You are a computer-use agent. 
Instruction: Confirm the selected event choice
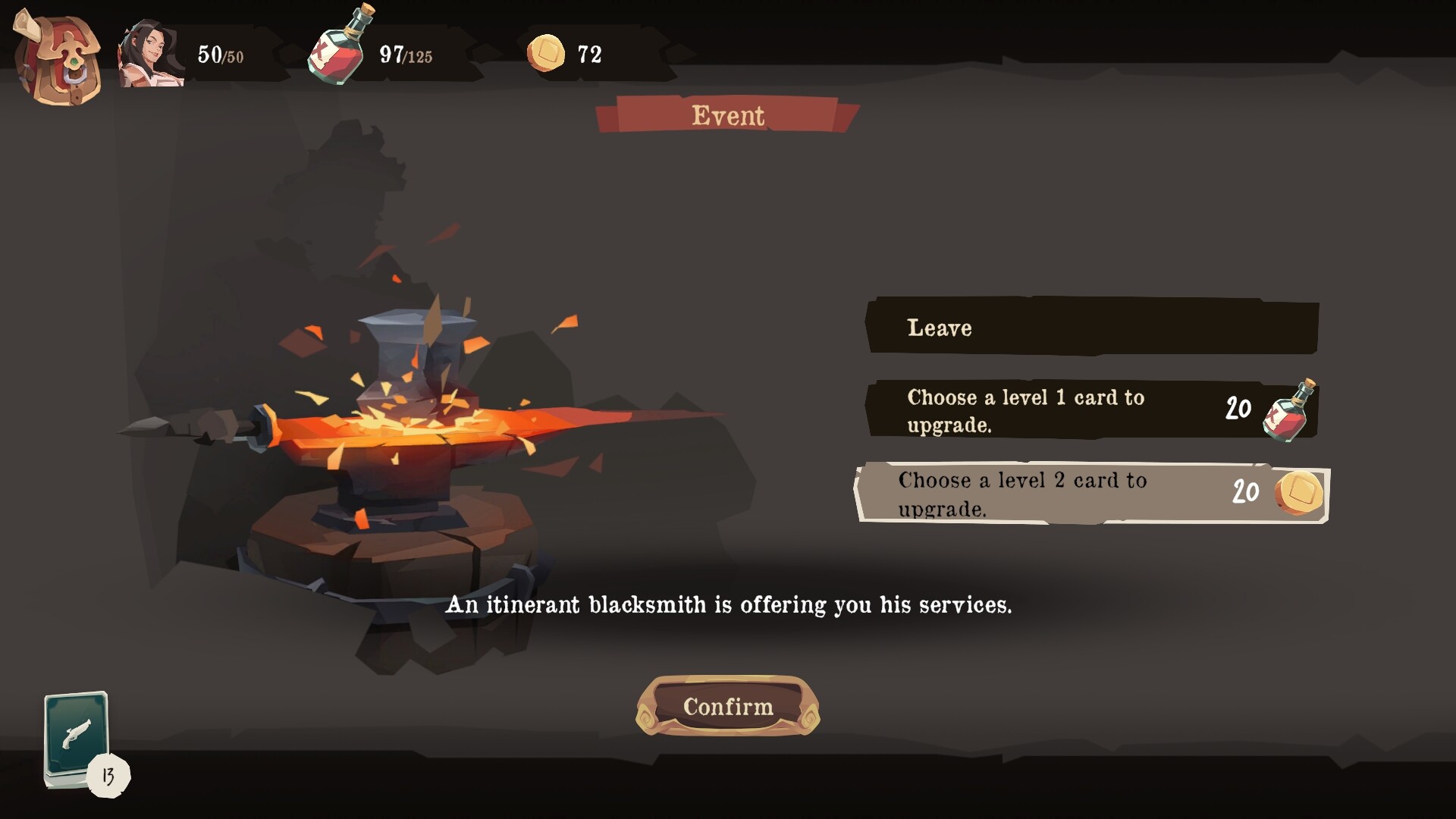coord(727,706)
